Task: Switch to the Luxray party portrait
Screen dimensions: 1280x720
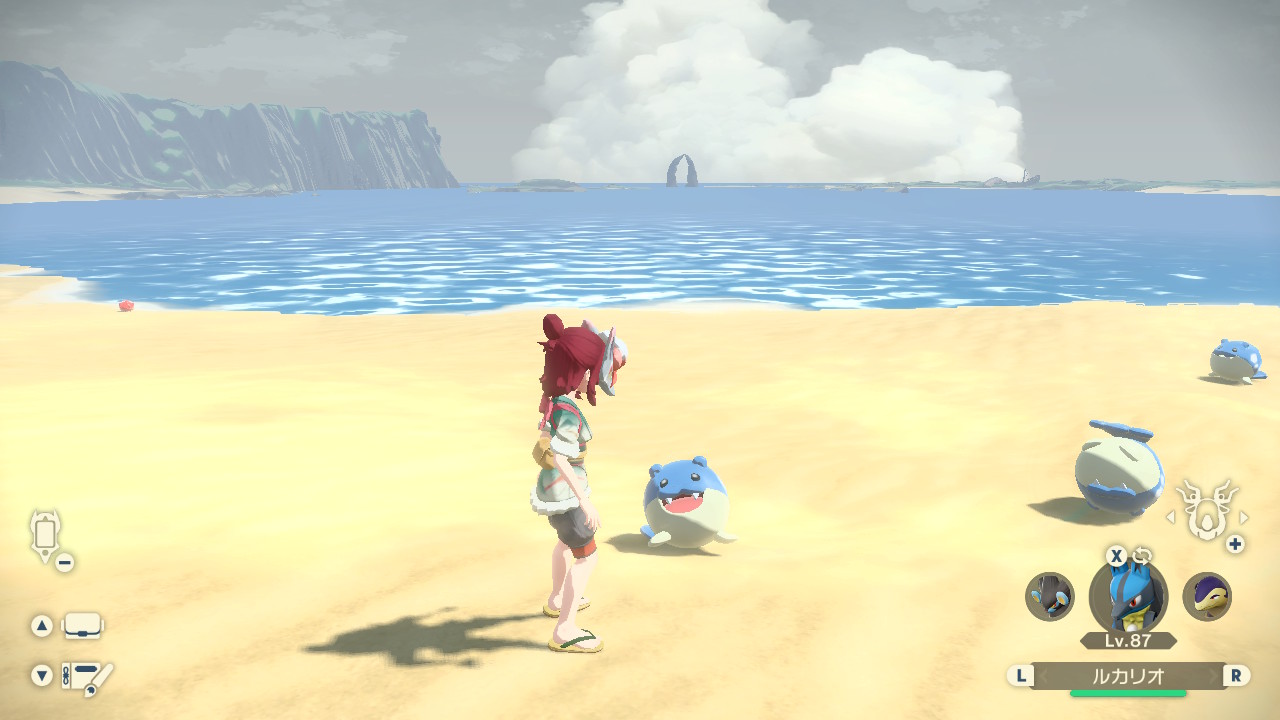Action: point(1050,597)
